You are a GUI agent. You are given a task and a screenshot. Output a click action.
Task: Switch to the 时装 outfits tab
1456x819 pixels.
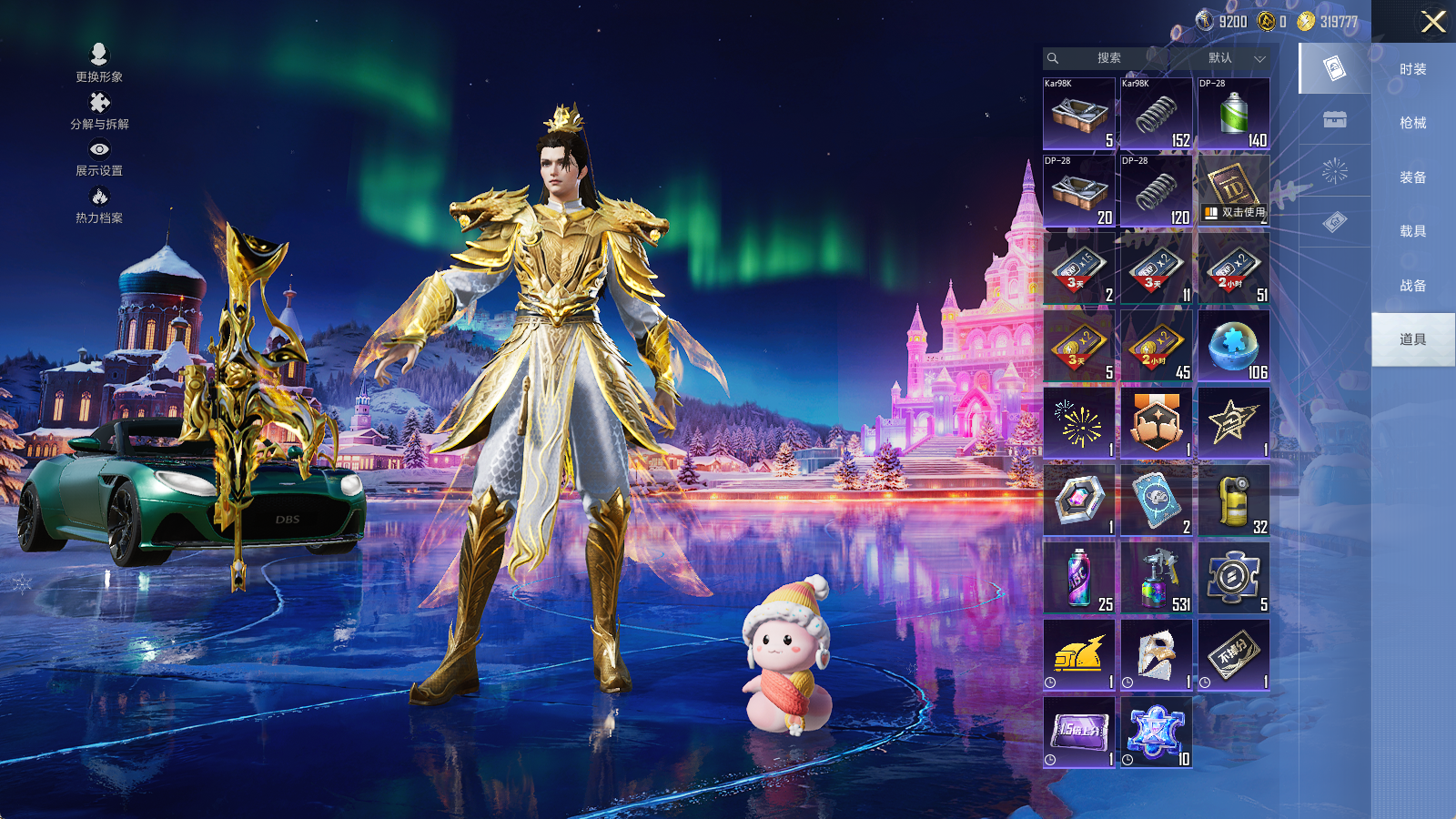(x=1412, y=69)
